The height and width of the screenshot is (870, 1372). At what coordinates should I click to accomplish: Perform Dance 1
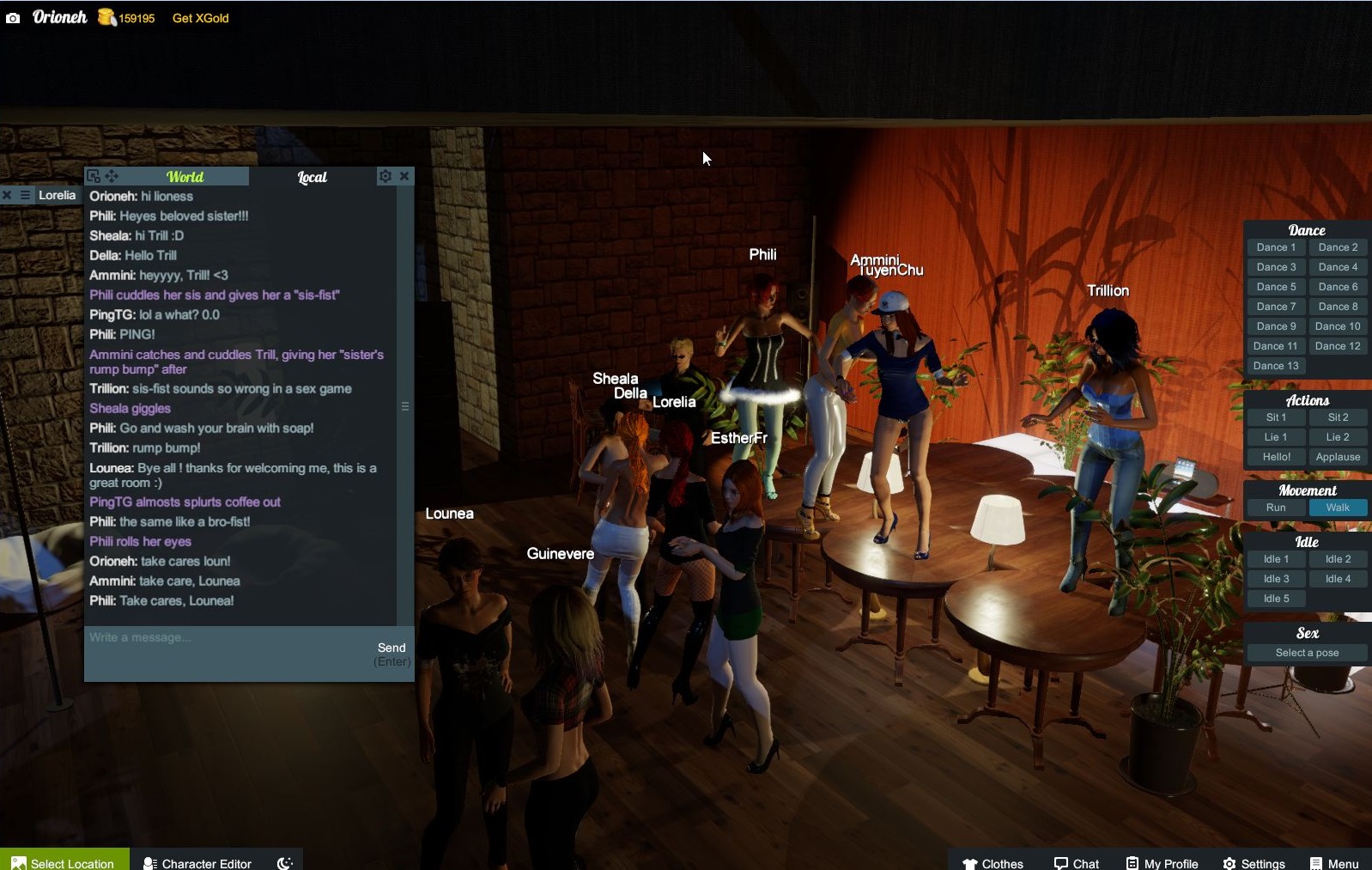click(x=1276, y=247)
